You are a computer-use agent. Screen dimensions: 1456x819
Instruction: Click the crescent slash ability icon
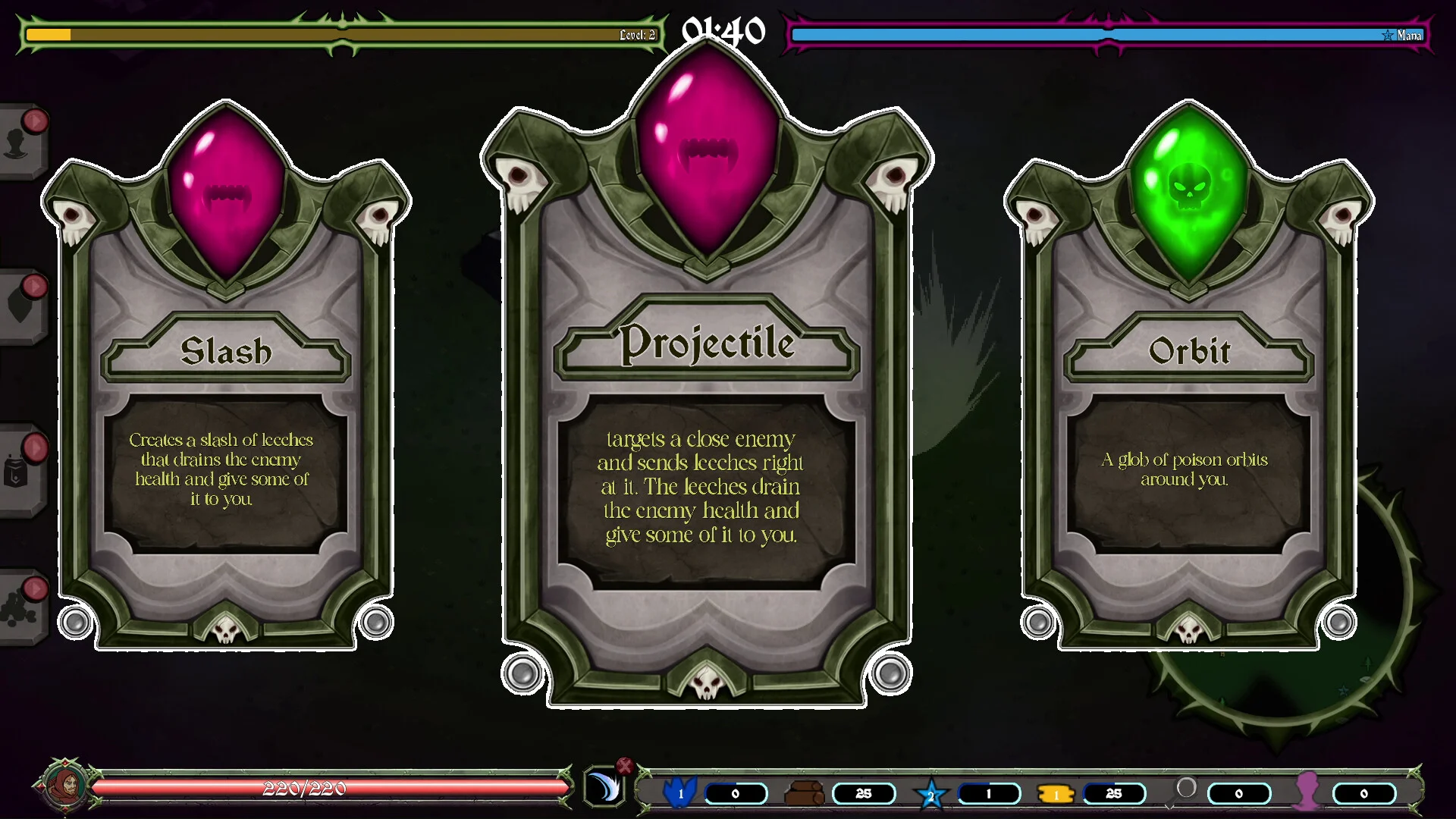coord(604,788)
